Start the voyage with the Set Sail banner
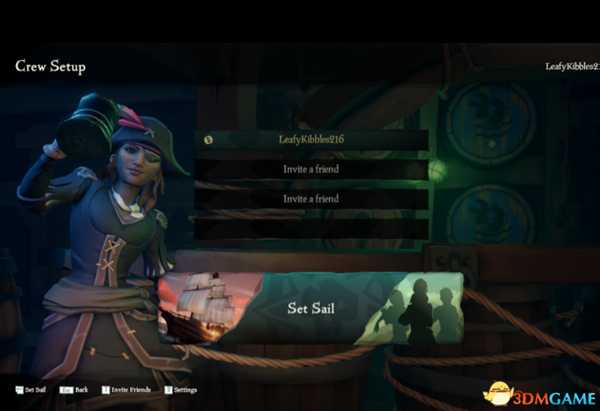 pyautogui.click(x=310, y=308)
